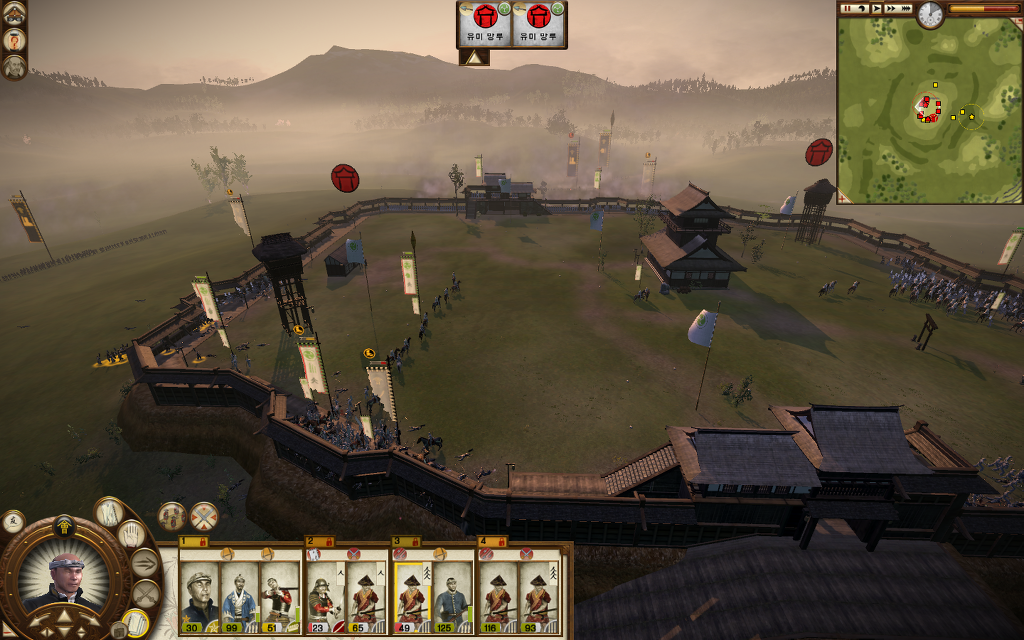Set battle to normal play speed

pyautogui.click(x=876, y=8)
